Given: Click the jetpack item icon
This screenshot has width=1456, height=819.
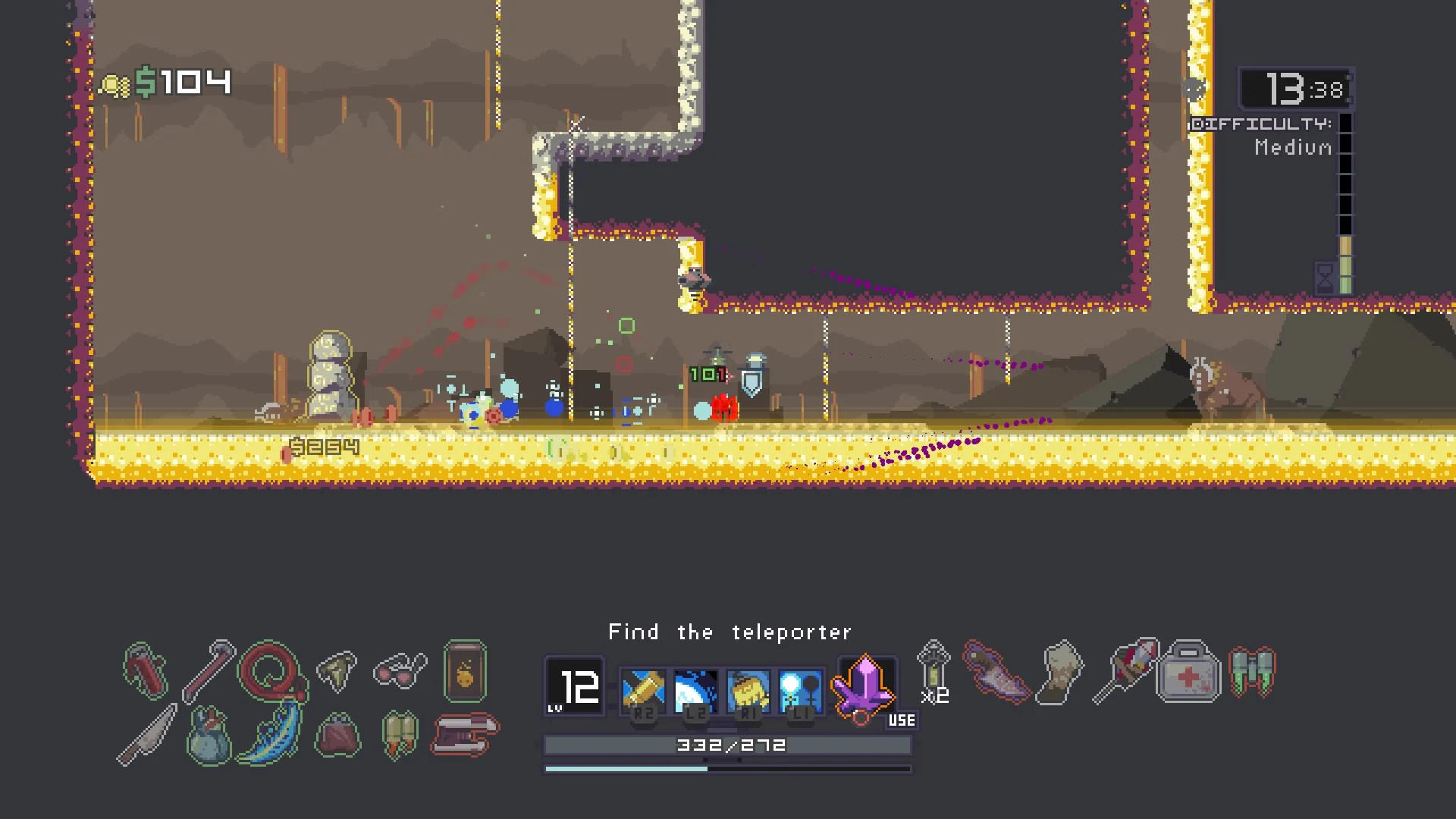Looking at the screenshot, I should (1253, 673).
